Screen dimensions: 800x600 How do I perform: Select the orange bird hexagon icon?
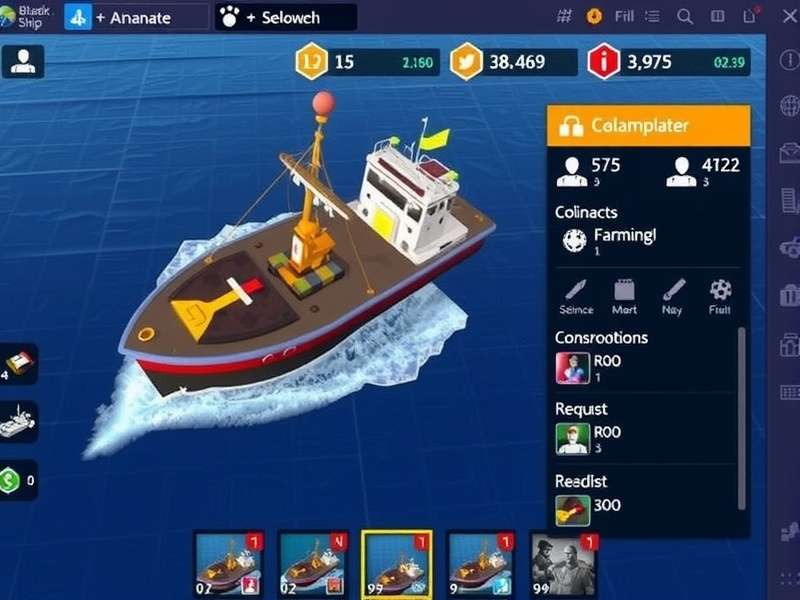(466, 62)
